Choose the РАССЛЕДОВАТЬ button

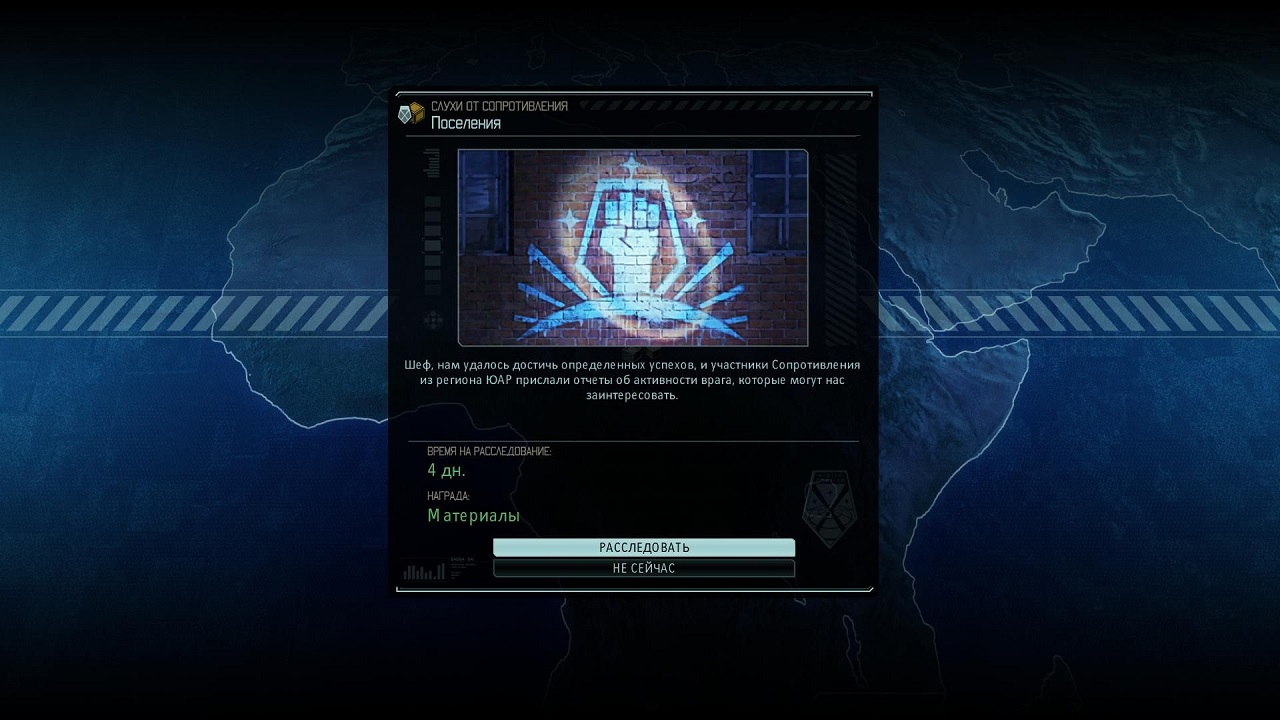click(644, 547)
